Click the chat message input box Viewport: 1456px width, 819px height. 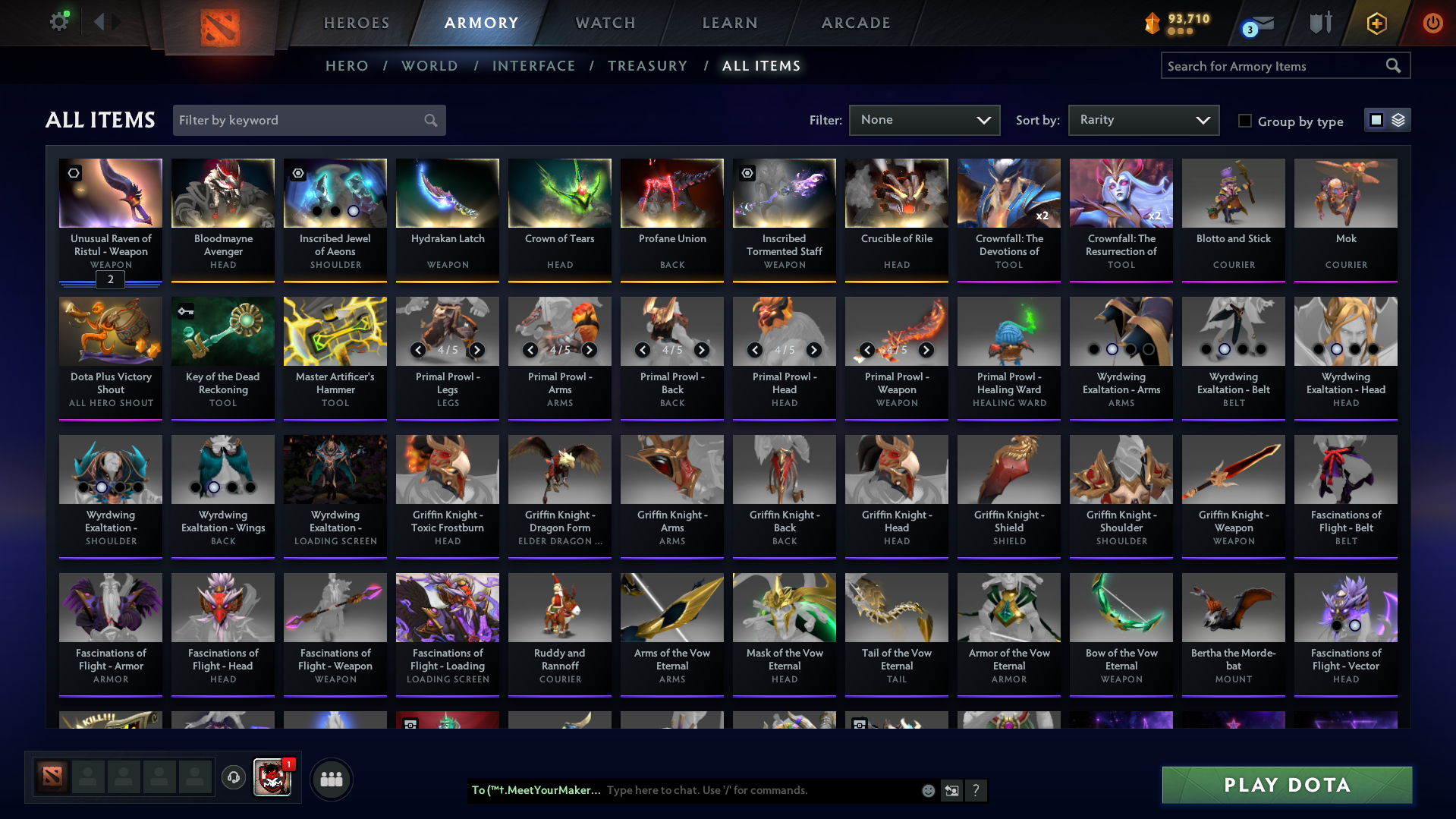click(x=759, y=790)
